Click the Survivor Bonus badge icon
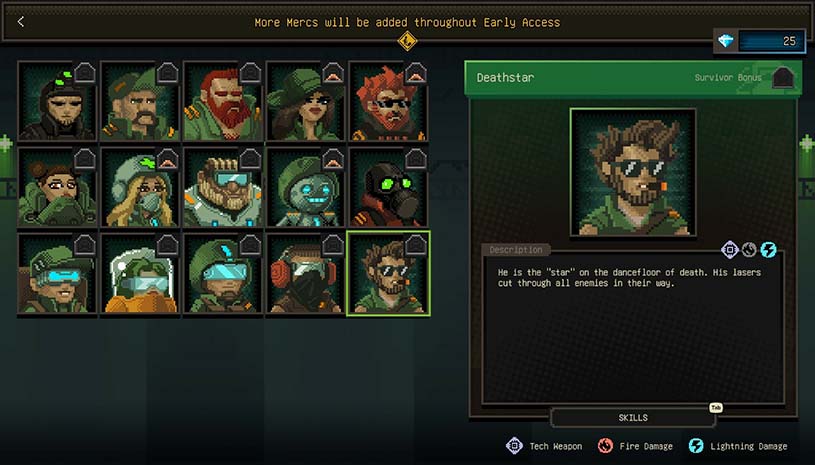The height and width of the screenshot is (465, 815). click(x=783, y=78)
